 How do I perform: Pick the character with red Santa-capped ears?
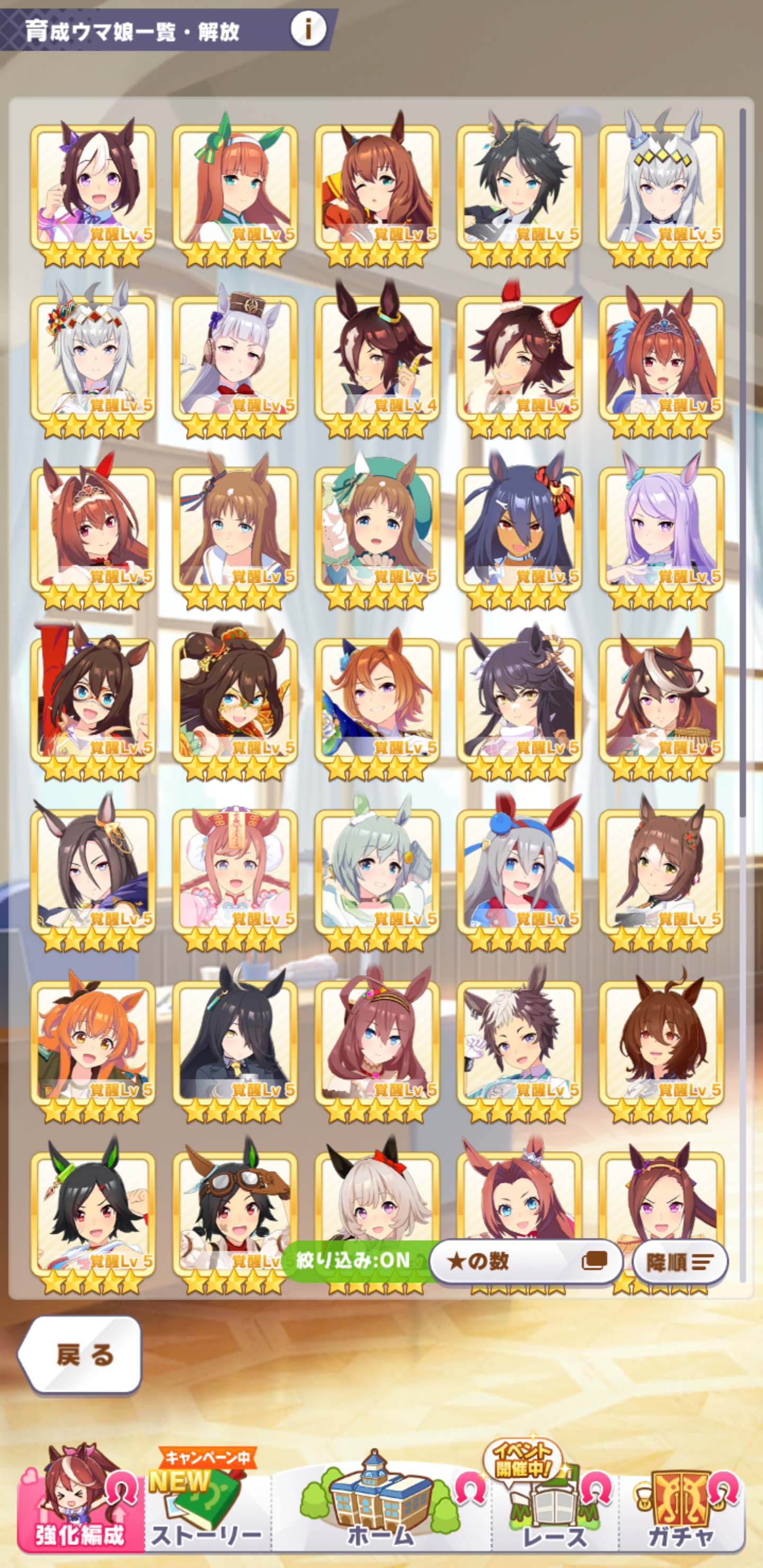tap(519, 359)
